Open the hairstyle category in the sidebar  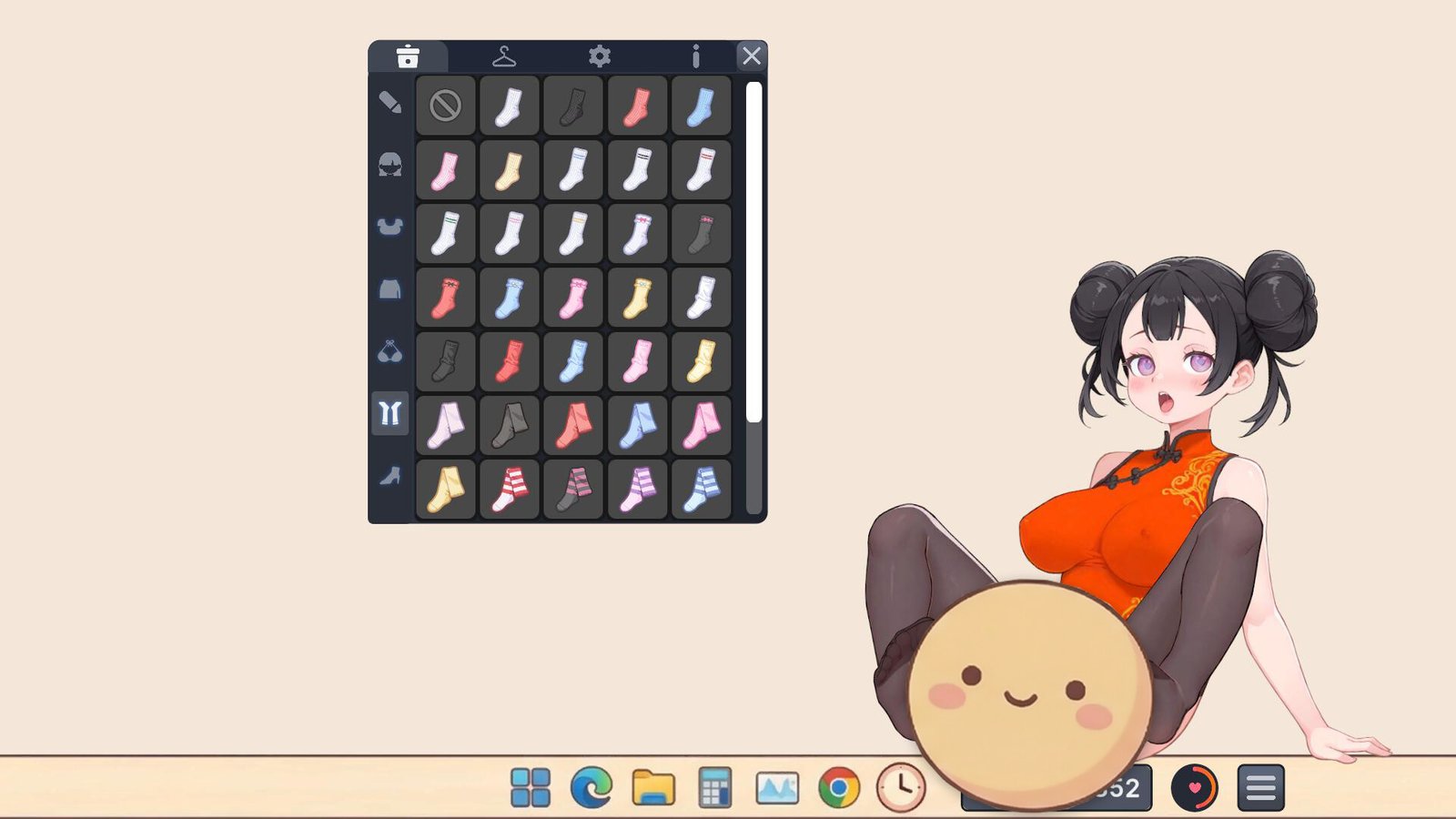pos(390,167)
